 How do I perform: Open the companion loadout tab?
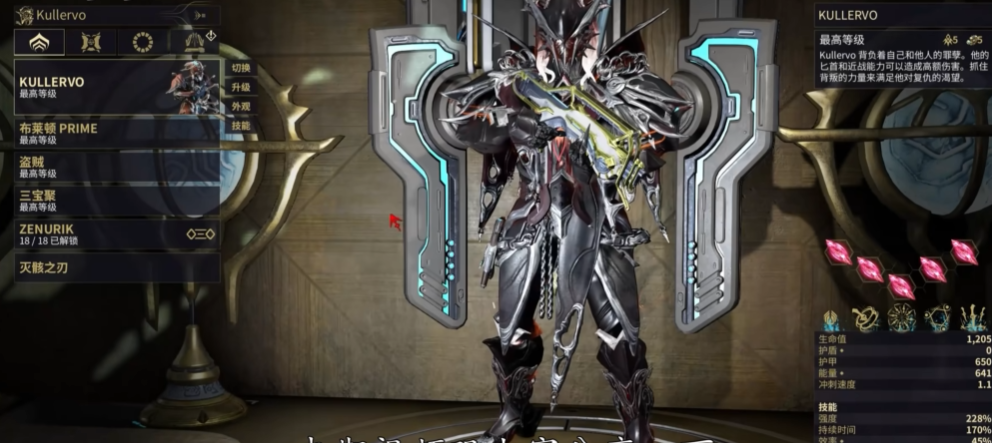91,42
